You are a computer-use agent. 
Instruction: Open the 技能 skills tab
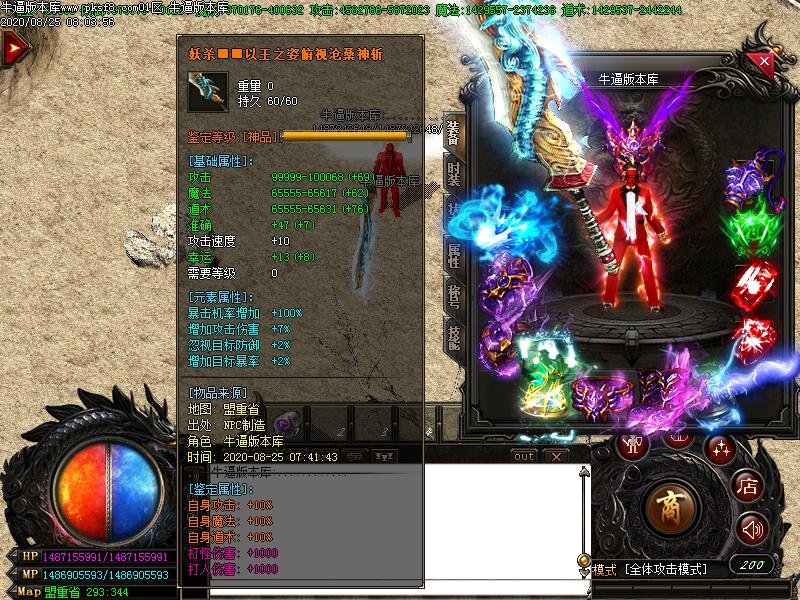pos(453,340)
